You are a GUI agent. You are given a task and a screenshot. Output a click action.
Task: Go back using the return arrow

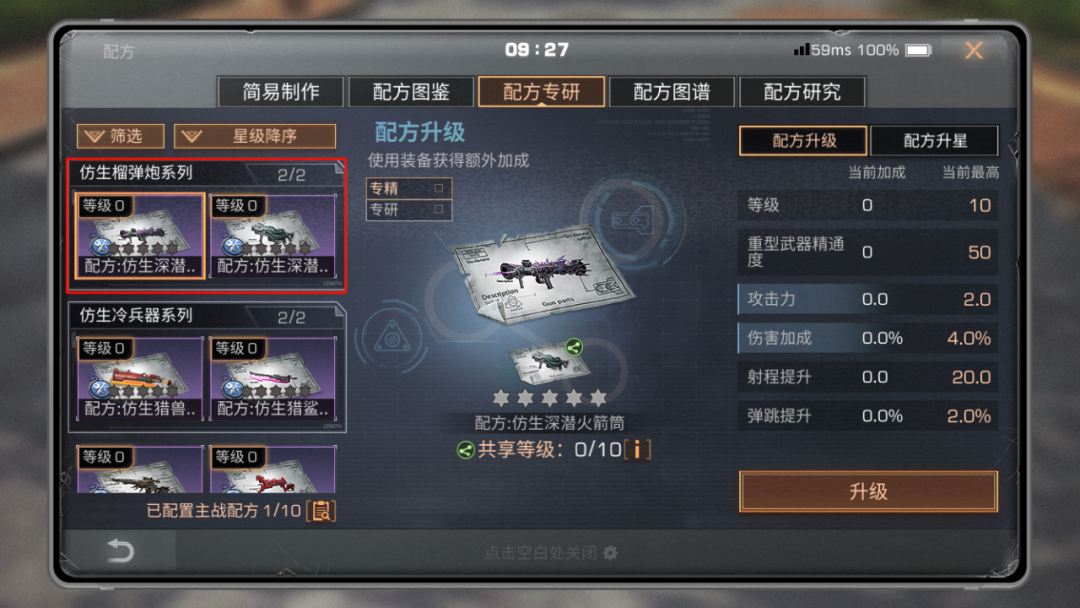[120, 551]
